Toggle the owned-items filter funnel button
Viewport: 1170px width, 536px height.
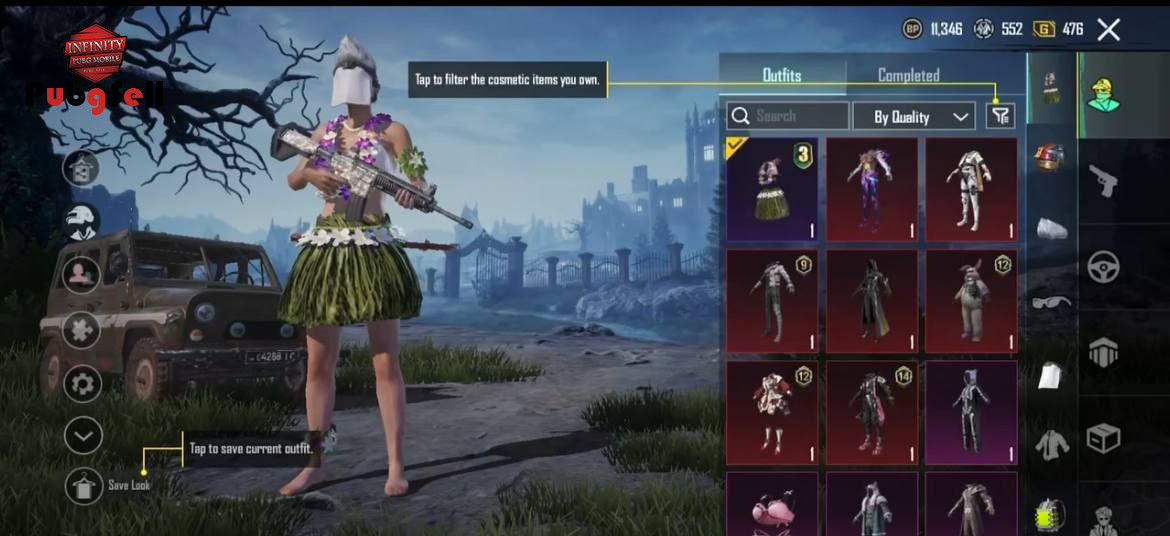pos(1000,116)
